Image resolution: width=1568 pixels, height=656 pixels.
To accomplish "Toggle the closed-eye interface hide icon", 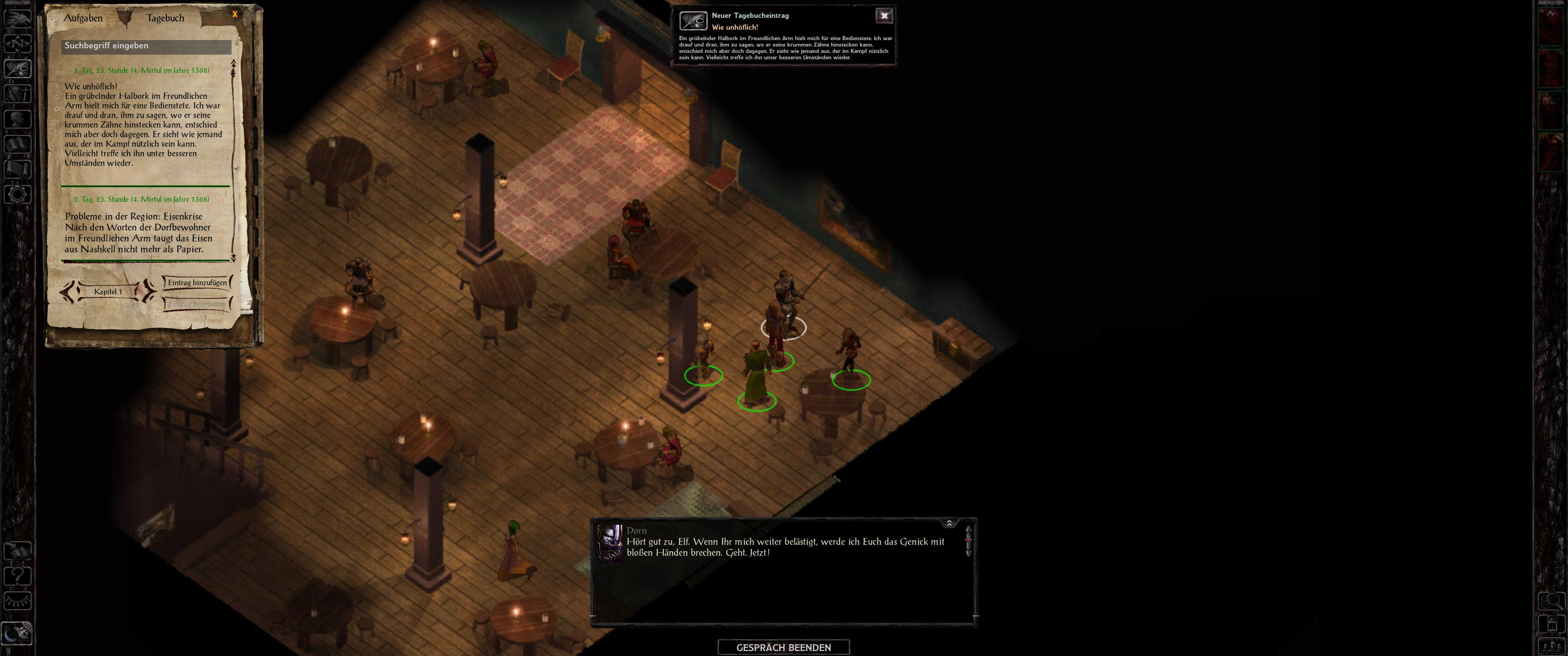I will coord(18,601).
